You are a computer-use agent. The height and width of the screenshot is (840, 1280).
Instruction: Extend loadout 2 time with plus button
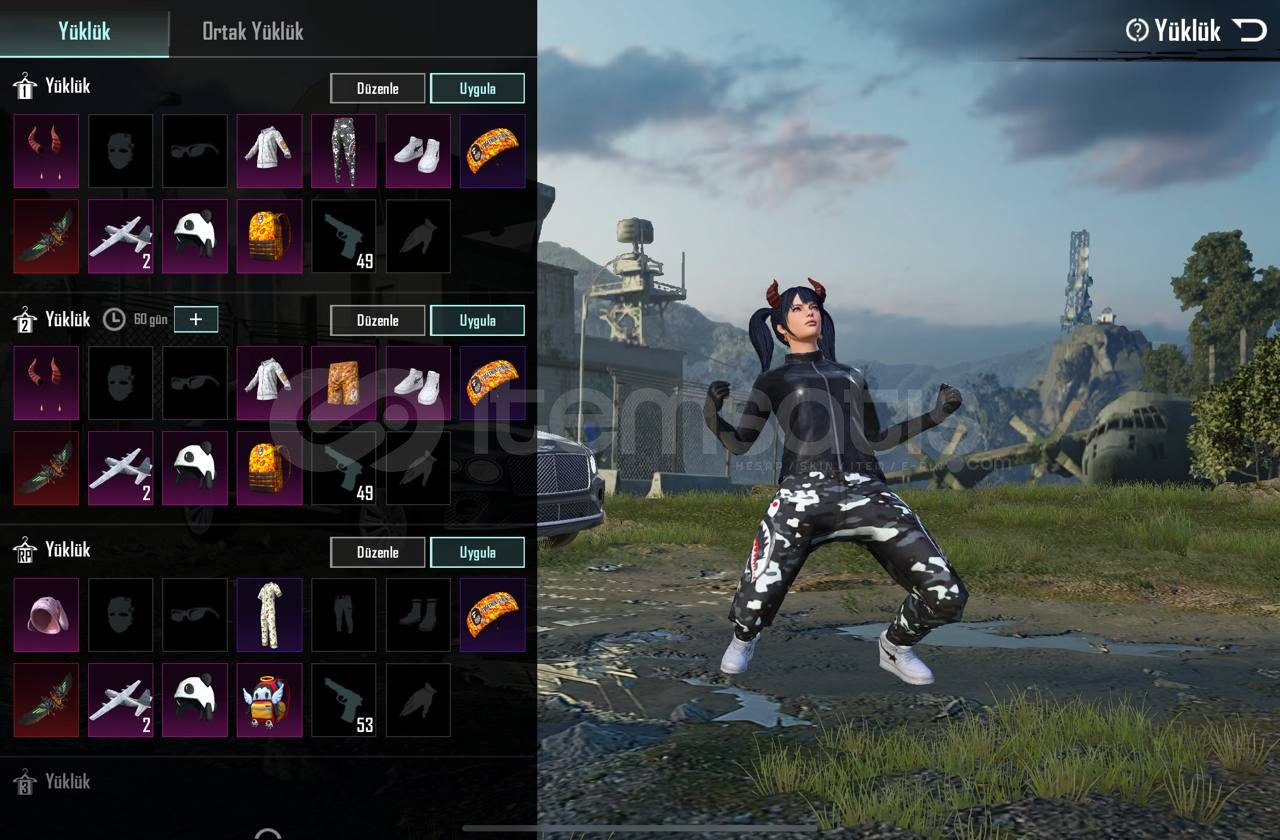click(x=196, y=319)
